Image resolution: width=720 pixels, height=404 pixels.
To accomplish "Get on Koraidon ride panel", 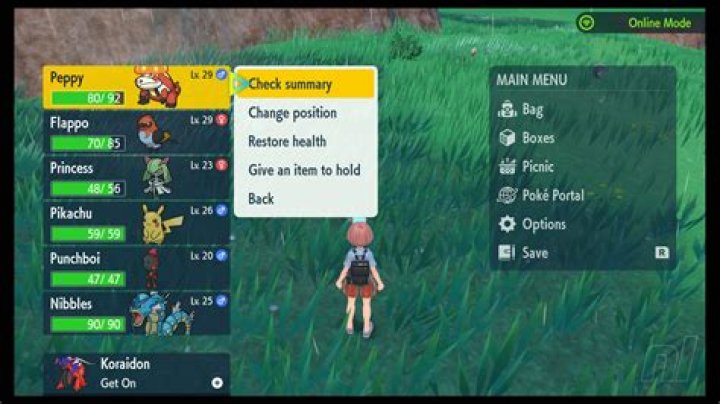I will 137,373.
